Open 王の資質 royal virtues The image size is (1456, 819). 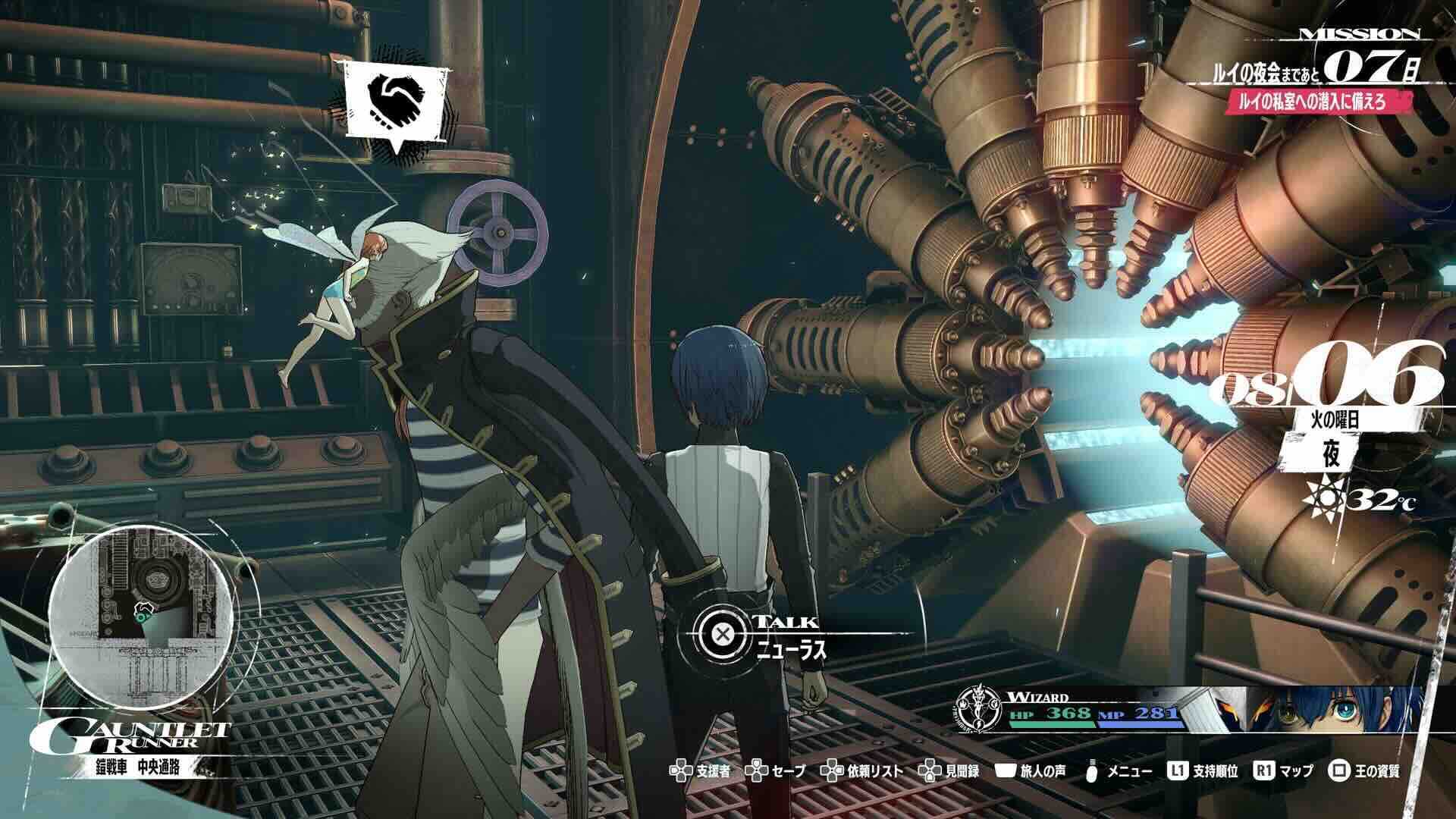point(1364,771)
